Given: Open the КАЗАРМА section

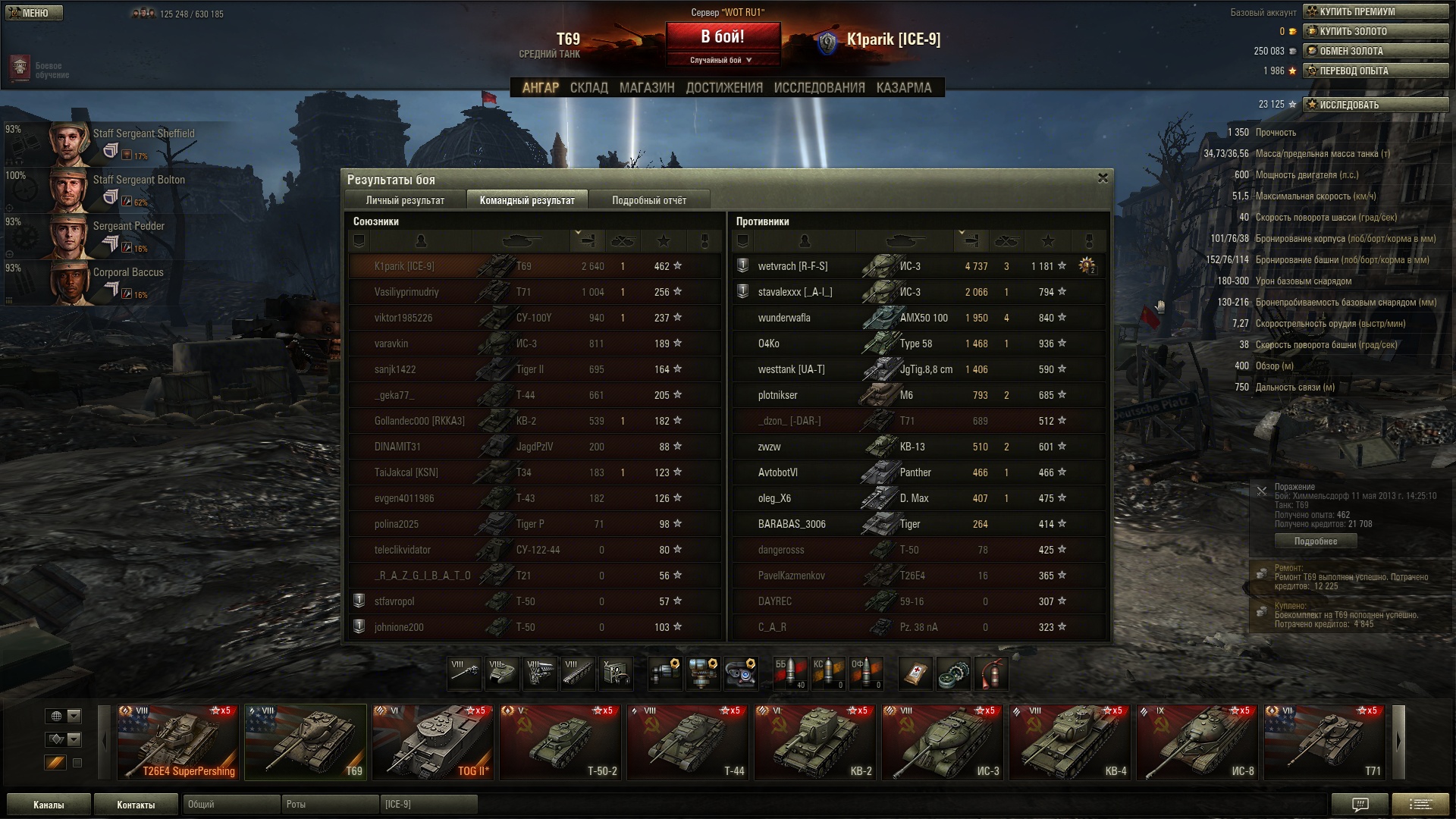Looking at the screenshot, I should [x=903, y=88].
